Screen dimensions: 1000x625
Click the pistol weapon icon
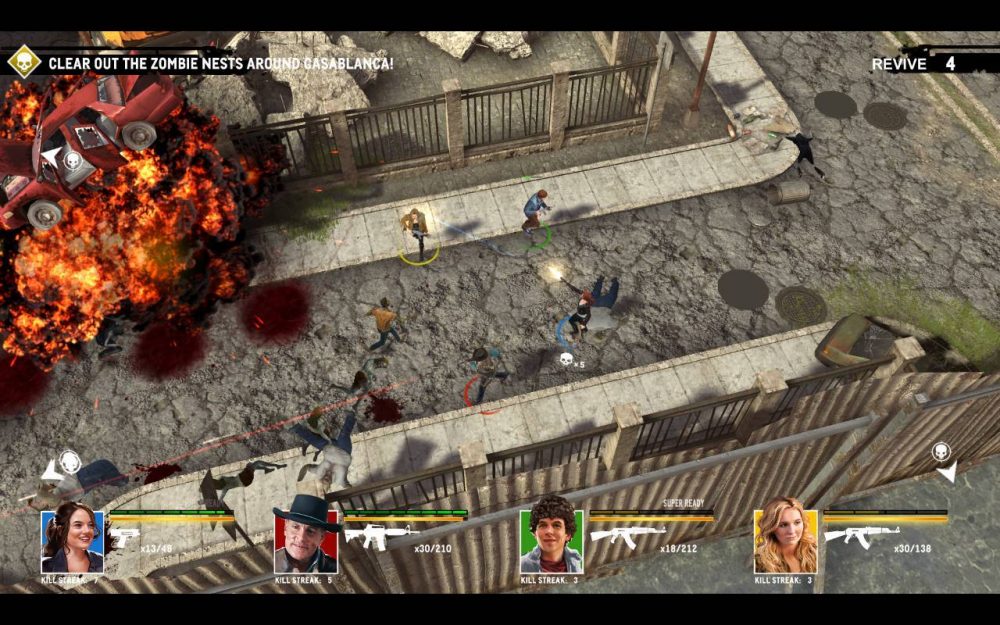pyautogui.click(x=123, y=537)
